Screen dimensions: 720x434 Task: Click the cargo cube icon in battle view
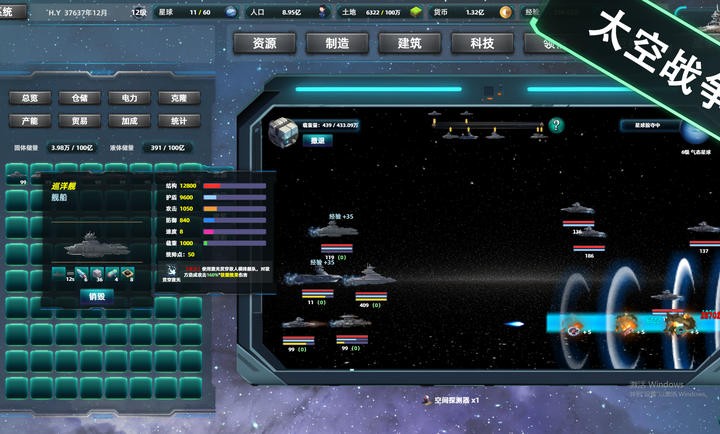283,131
